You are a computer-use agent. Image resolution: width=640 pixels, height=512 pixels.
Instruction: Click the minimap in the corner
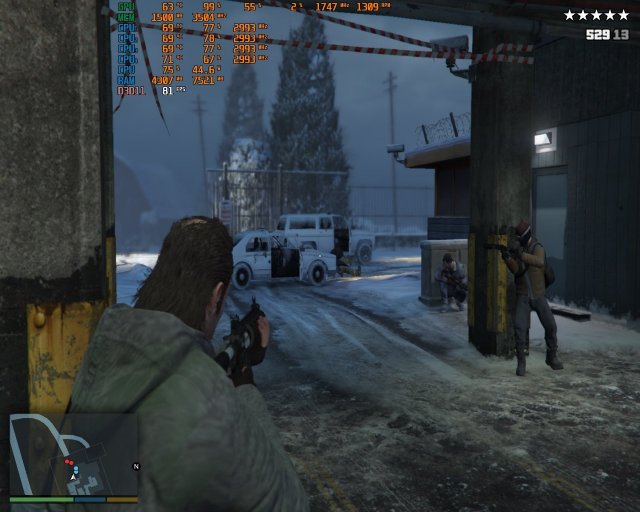pyautogui.click(x=73, y=453)
